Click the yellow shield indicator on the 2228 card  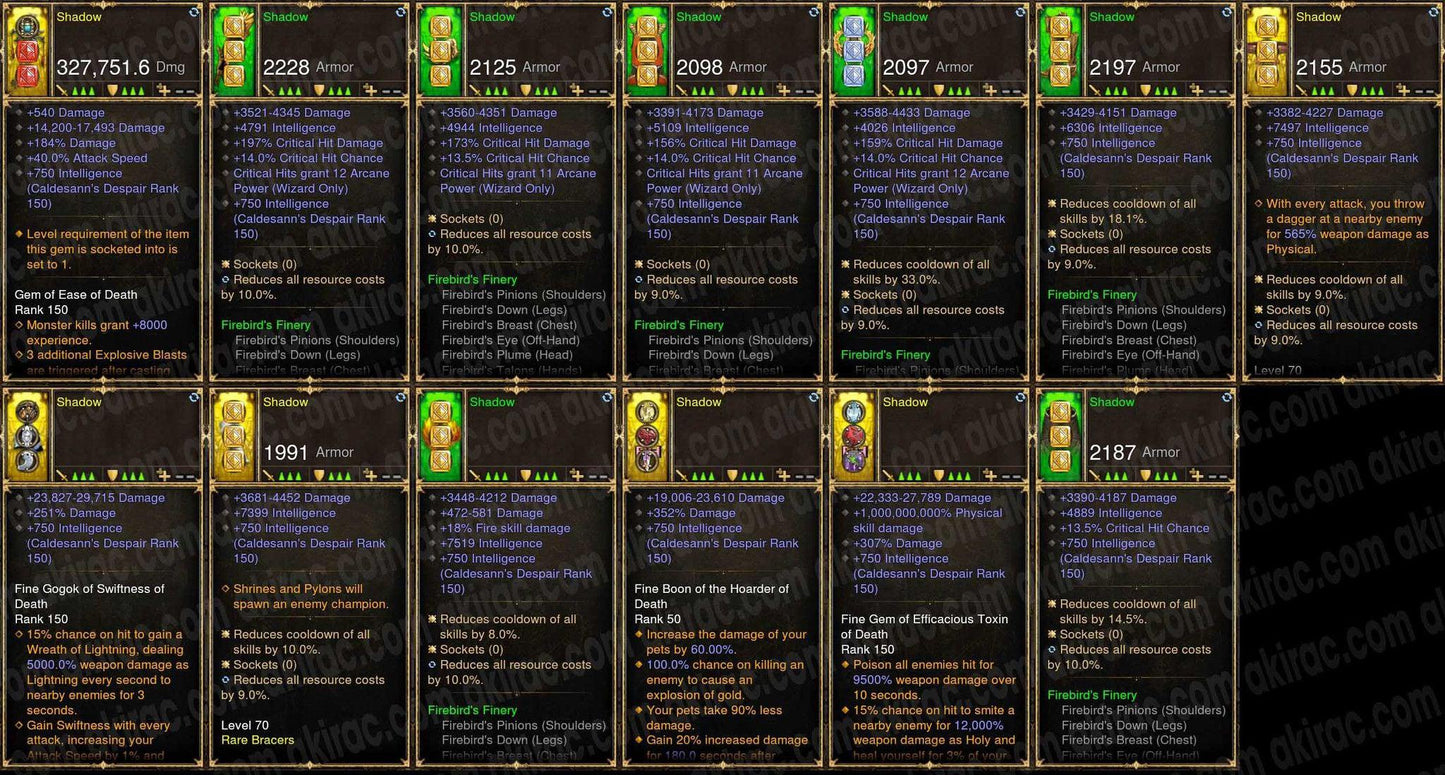click(319, 90)
